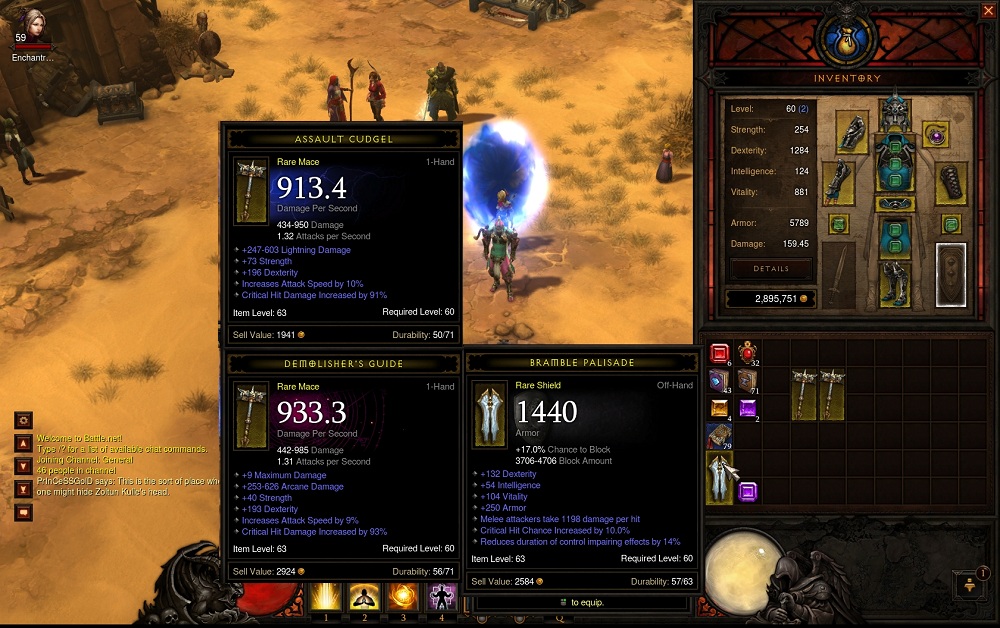This screenshot has height=628, width=1000.
Task: Open the chat speech bubble button
Action: point(24,512)
